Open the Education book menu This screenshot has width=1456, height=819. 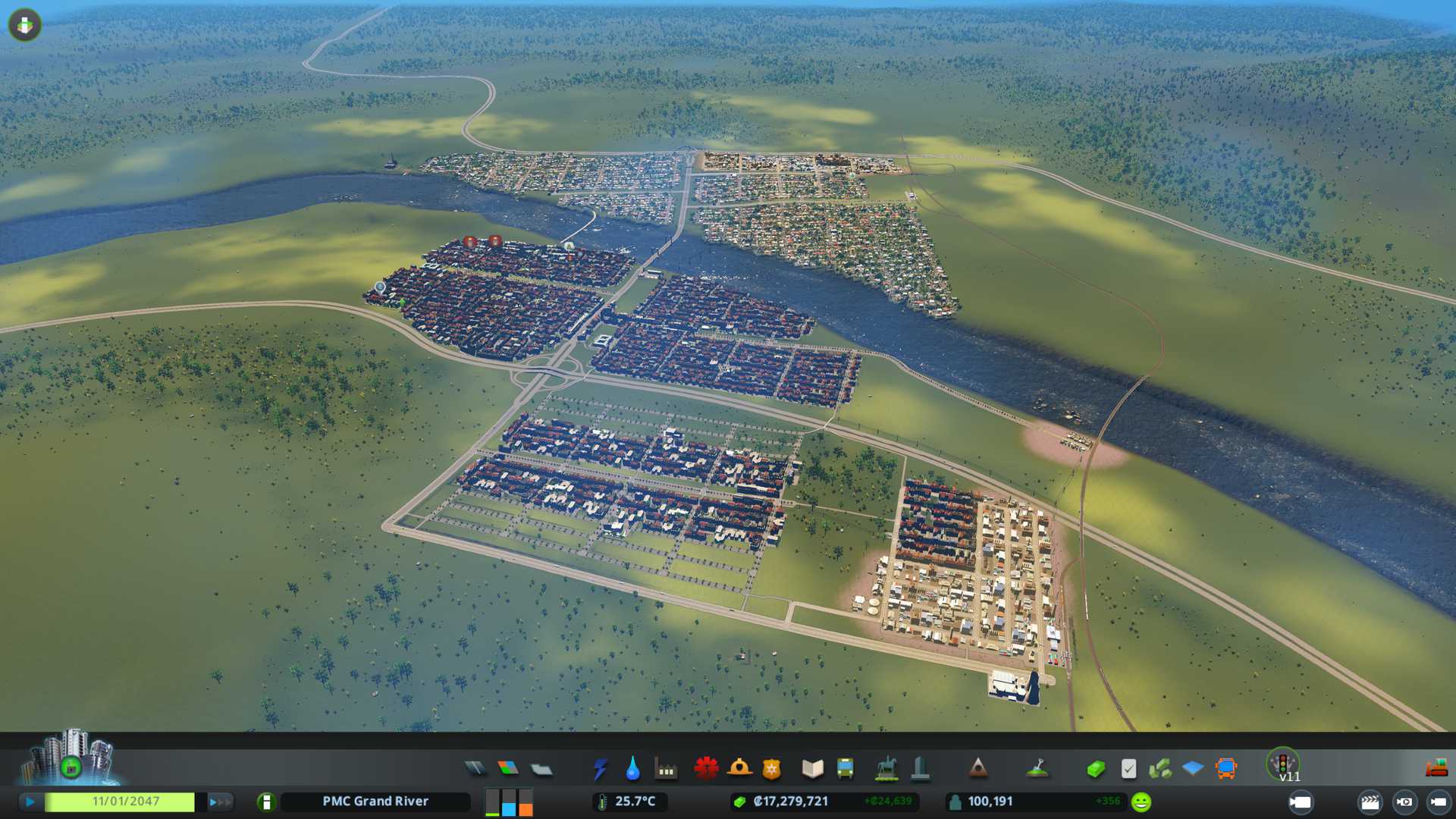point(812,769)
